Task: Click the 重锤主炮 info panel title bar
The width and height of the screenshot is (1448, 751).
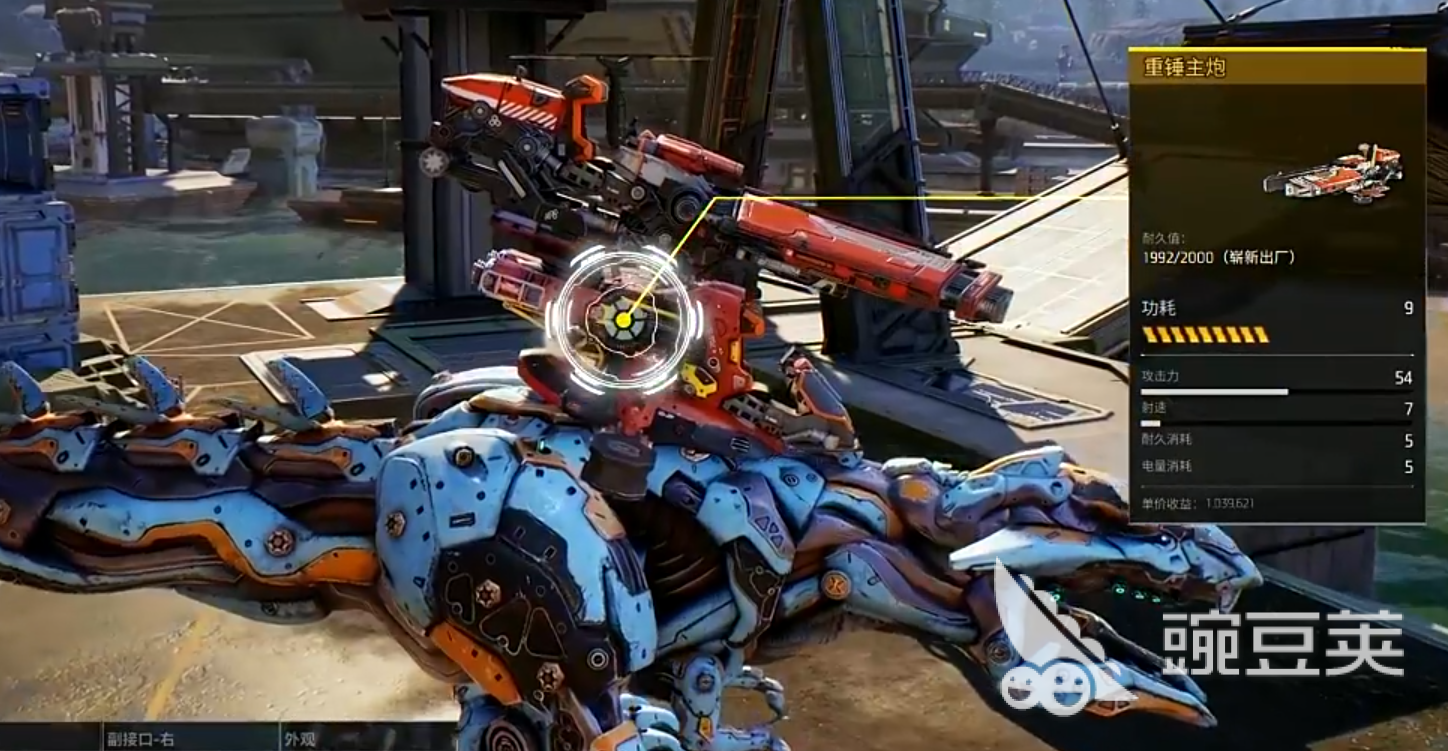Action: pyautogui.click(x=1276, y=68)
